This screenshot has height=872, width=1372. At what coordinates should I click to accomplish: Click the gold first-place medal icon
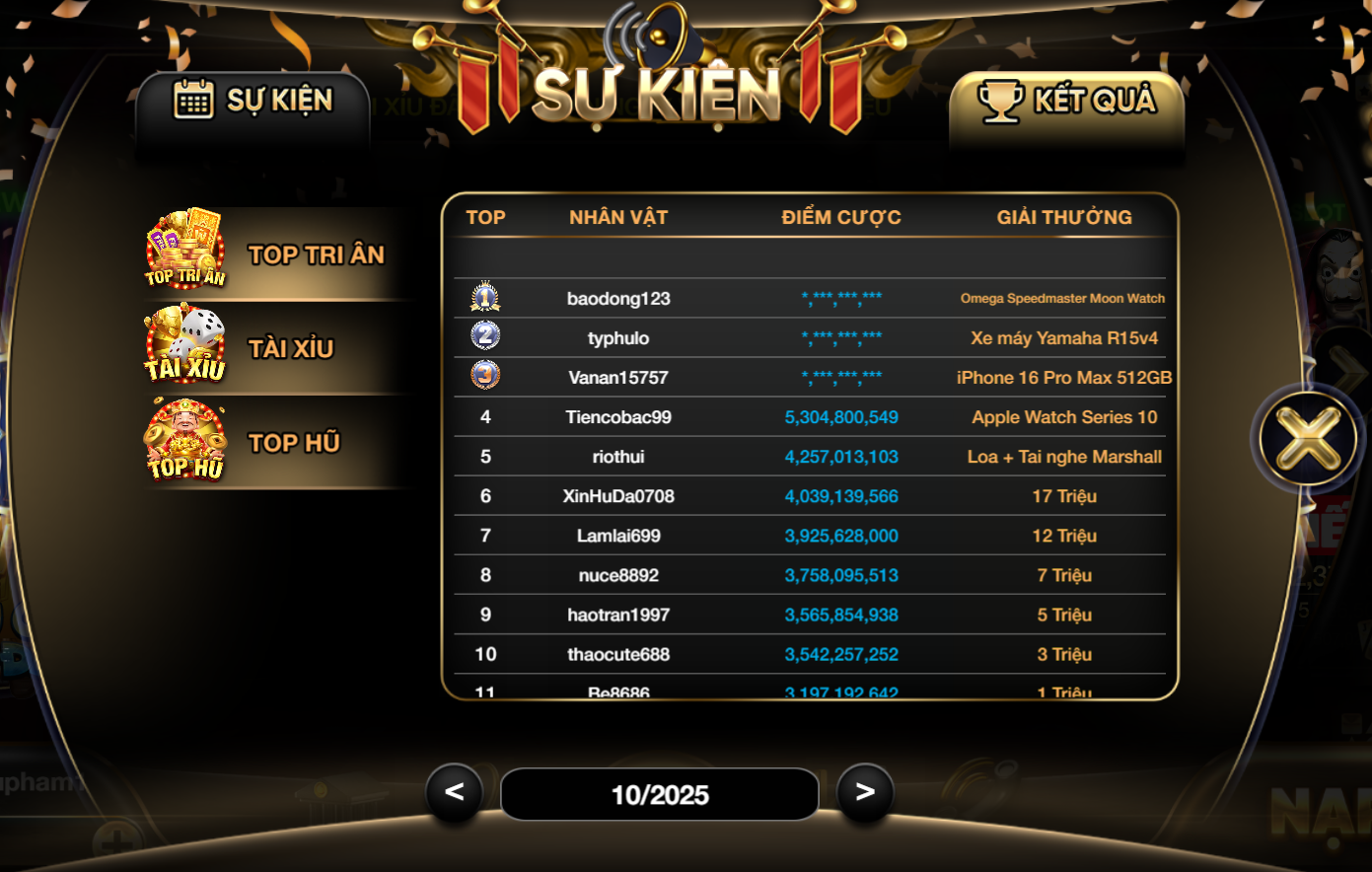[485, 297]
